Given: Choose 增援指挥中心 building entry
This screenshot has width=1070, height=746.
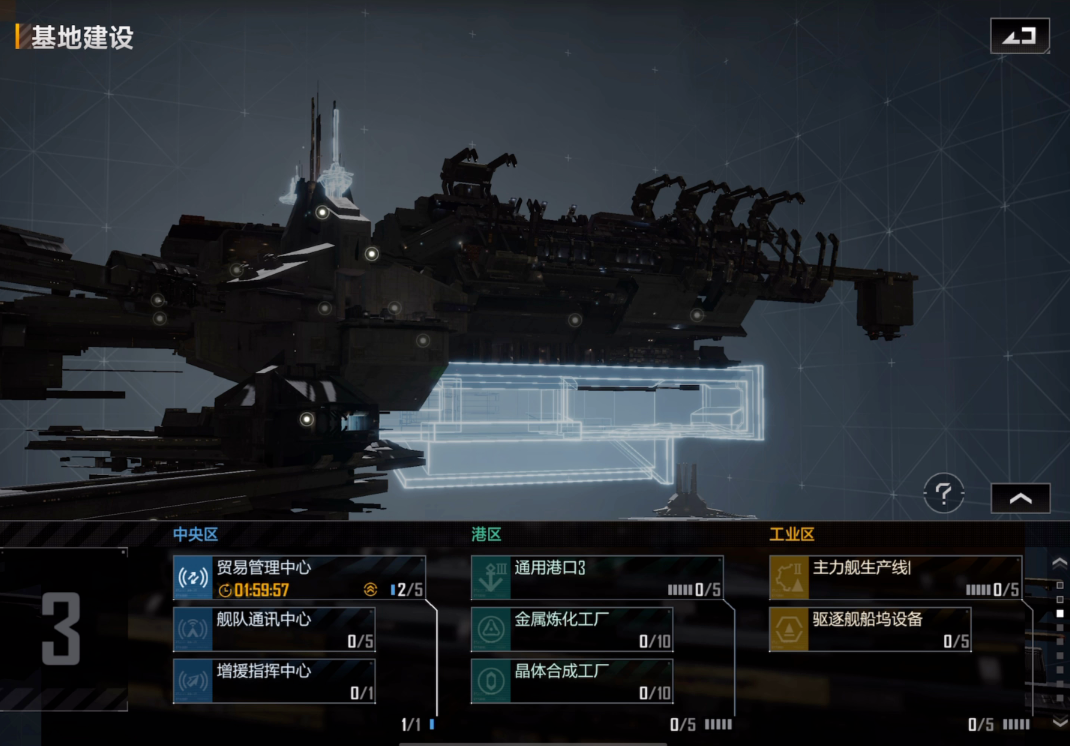Looking at the screenshot, I should [x=274, y=680].
